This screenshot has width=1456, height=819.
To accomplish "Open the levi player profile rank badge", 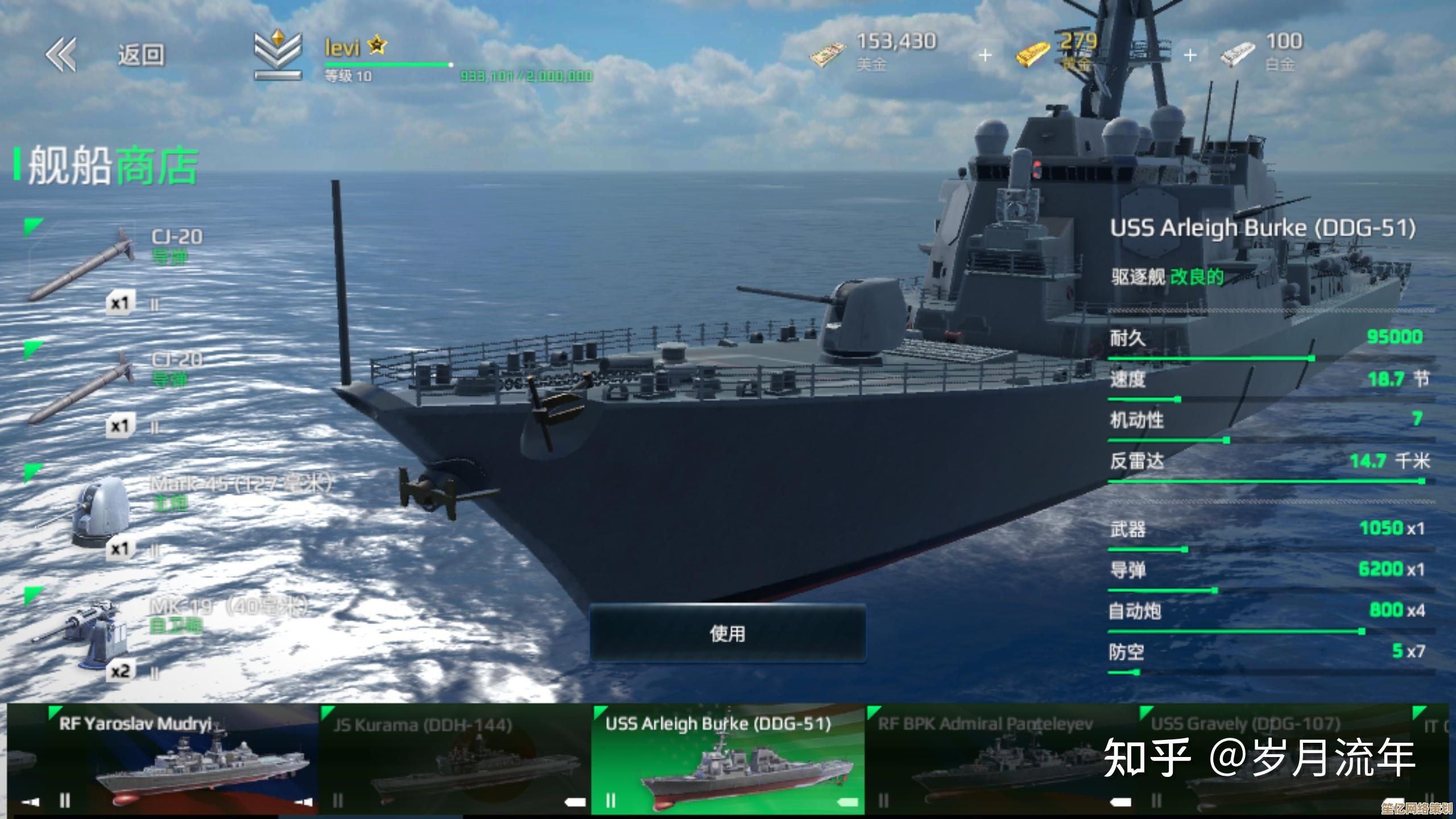I will tap(278, 55).
